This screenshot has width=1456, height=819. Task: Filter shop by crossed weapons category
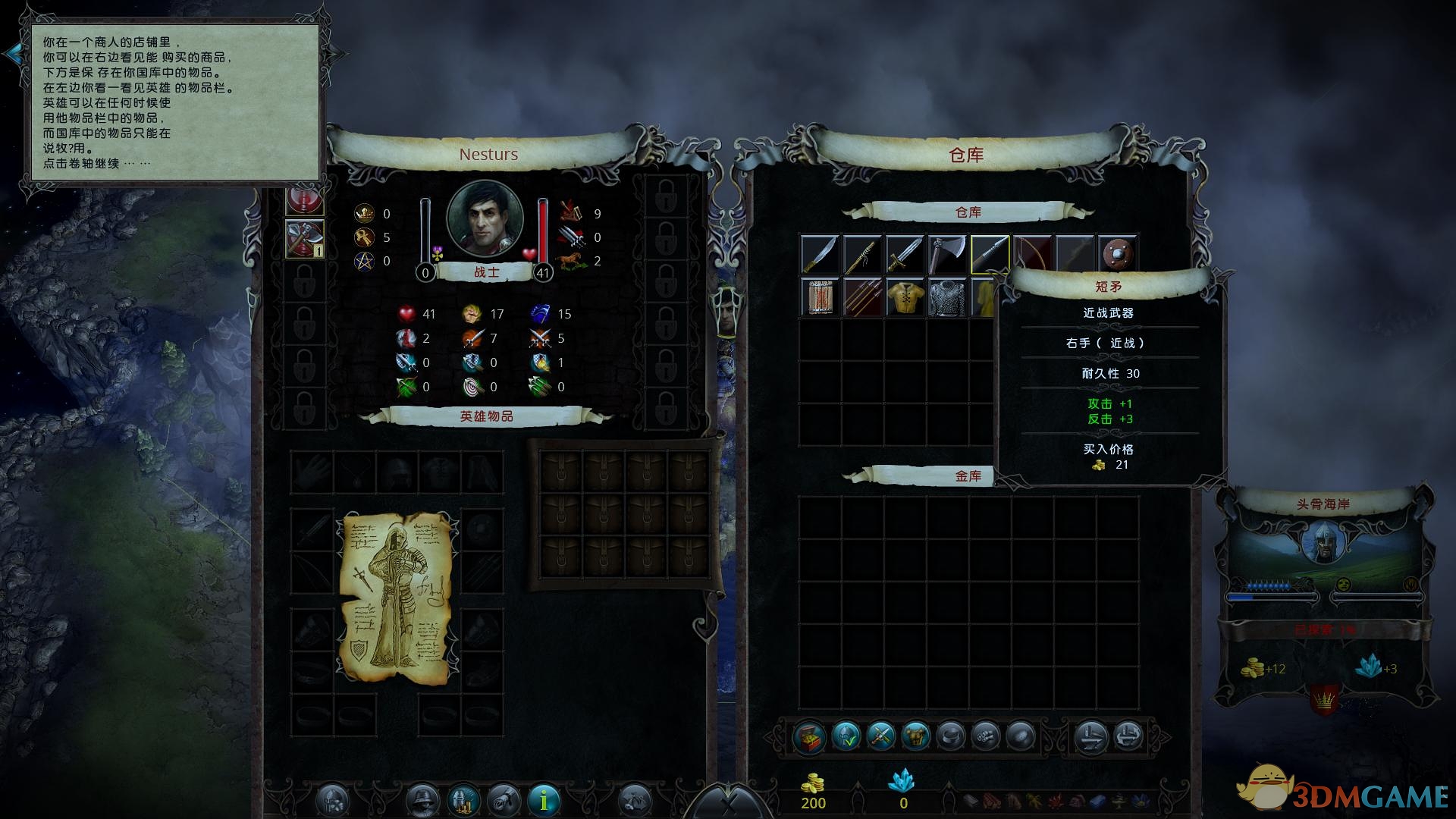tap(880, 736)
